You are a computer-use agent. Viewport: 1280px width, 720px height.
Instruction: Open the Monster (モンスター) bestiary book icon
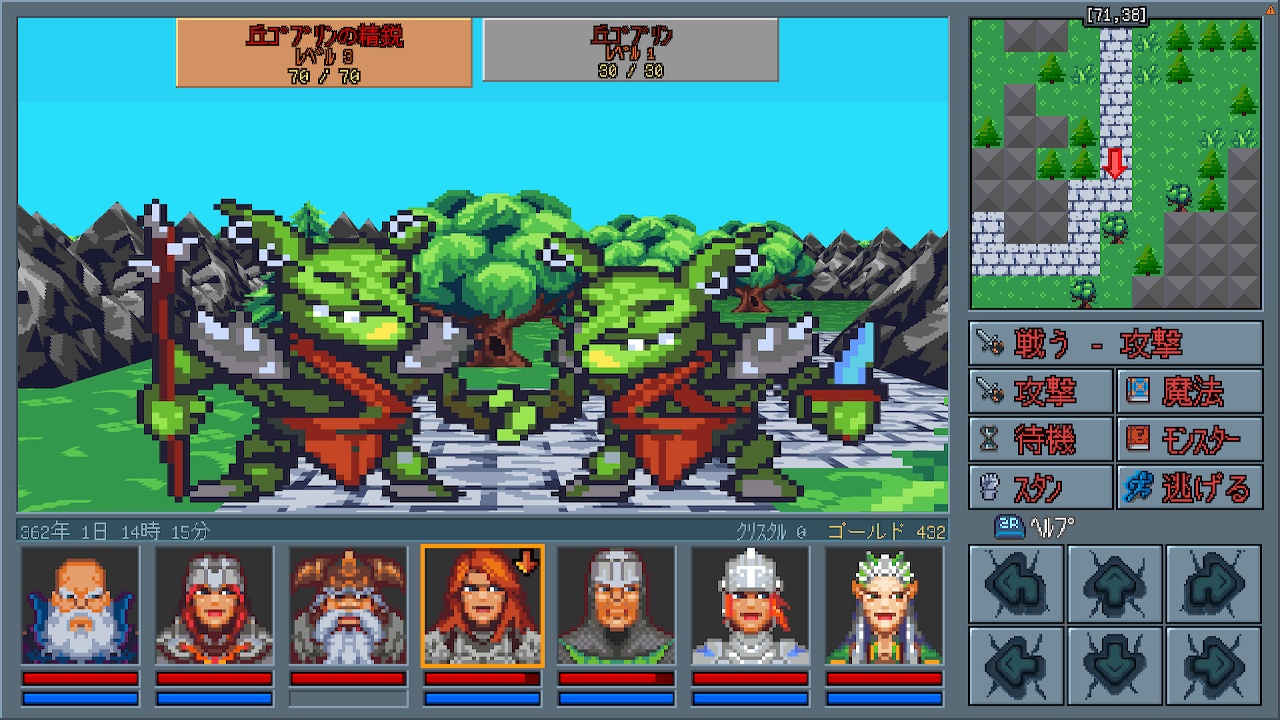pos(1189,440)
